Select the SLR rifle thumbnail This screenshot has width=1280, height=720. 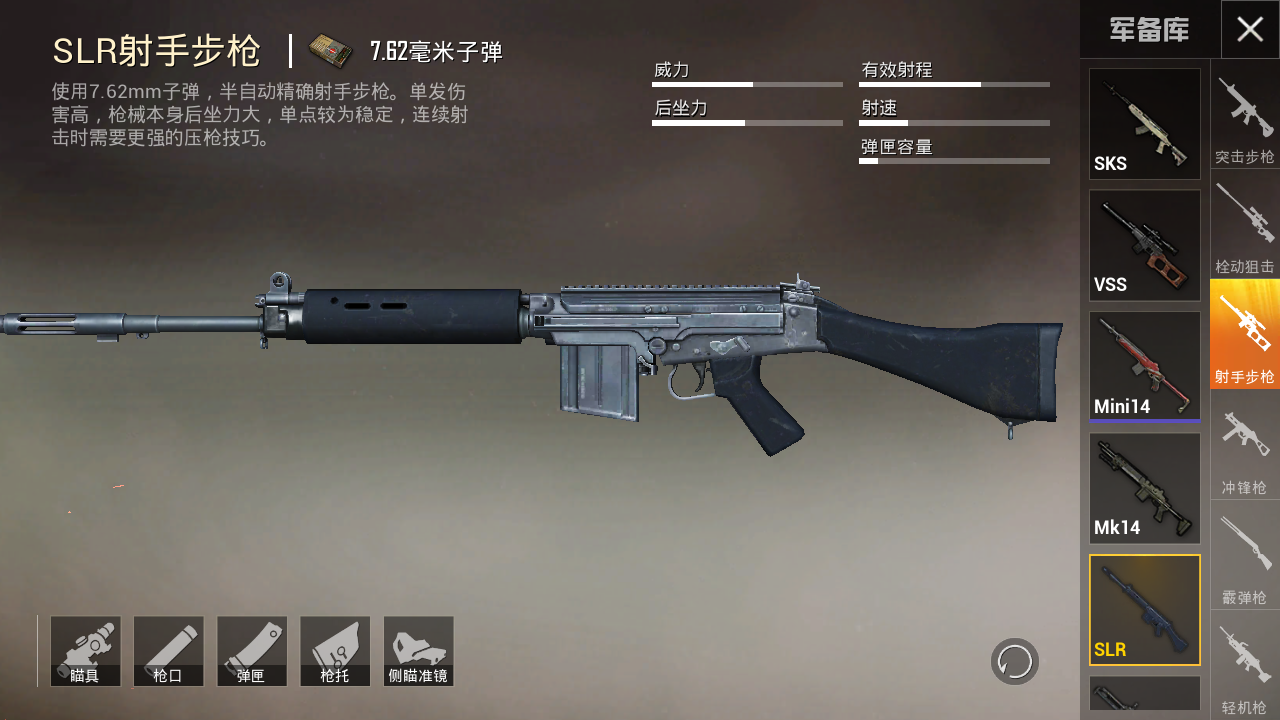pyautogui.click(x=1144, y=610)
